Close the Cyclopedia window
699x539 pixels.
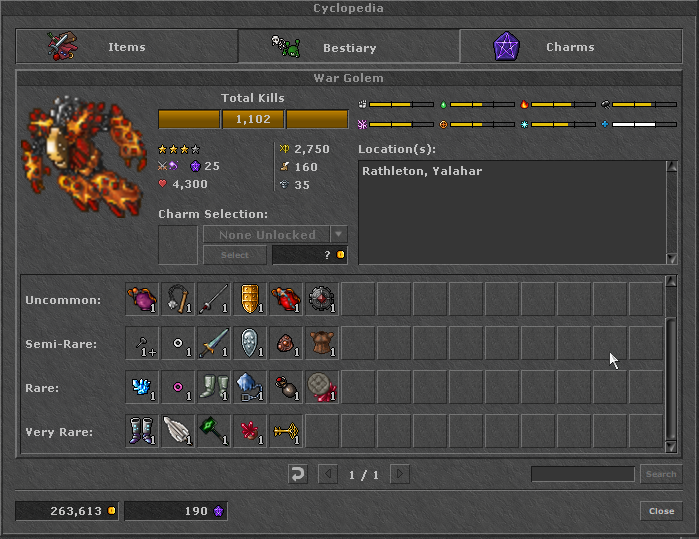pos(661,511)
